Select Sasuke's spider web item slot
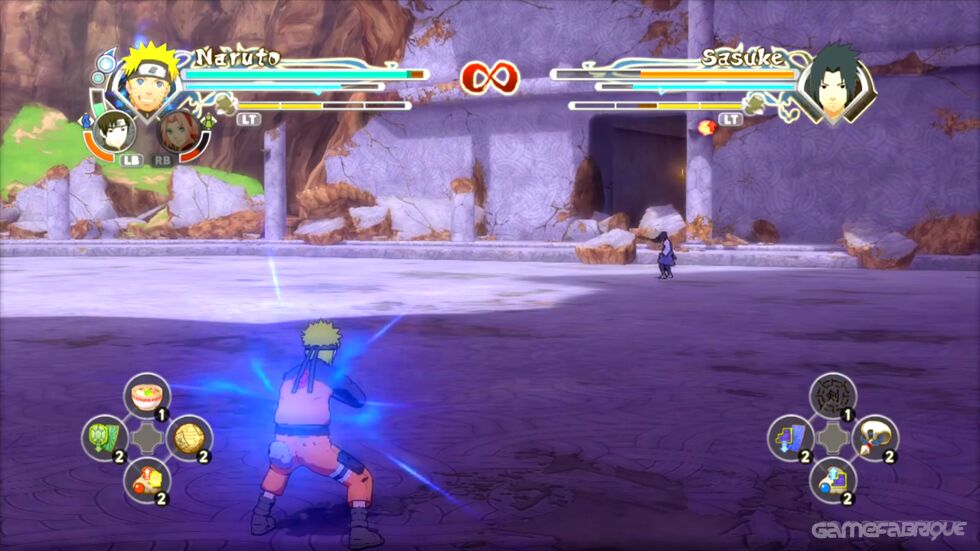Viewport: 980px width, 551px height. click(x=832, y=394)
